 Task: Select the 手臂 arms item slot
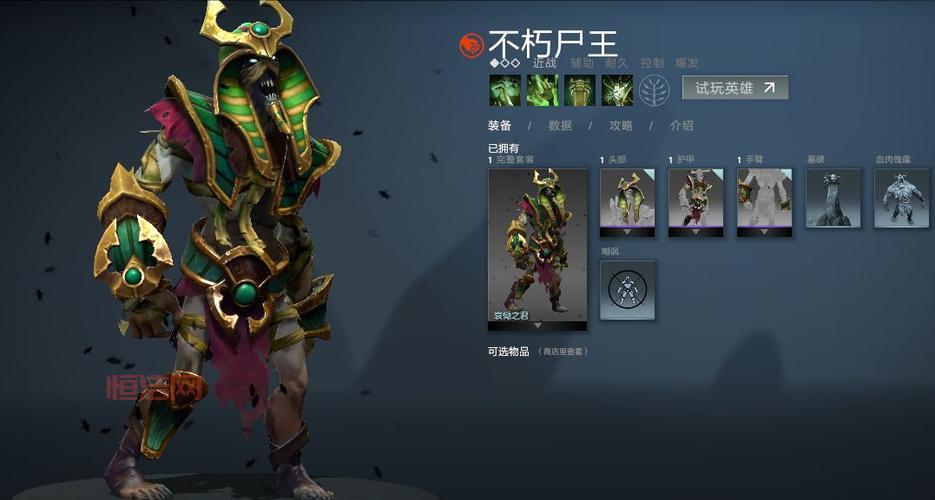pos(764,202)
